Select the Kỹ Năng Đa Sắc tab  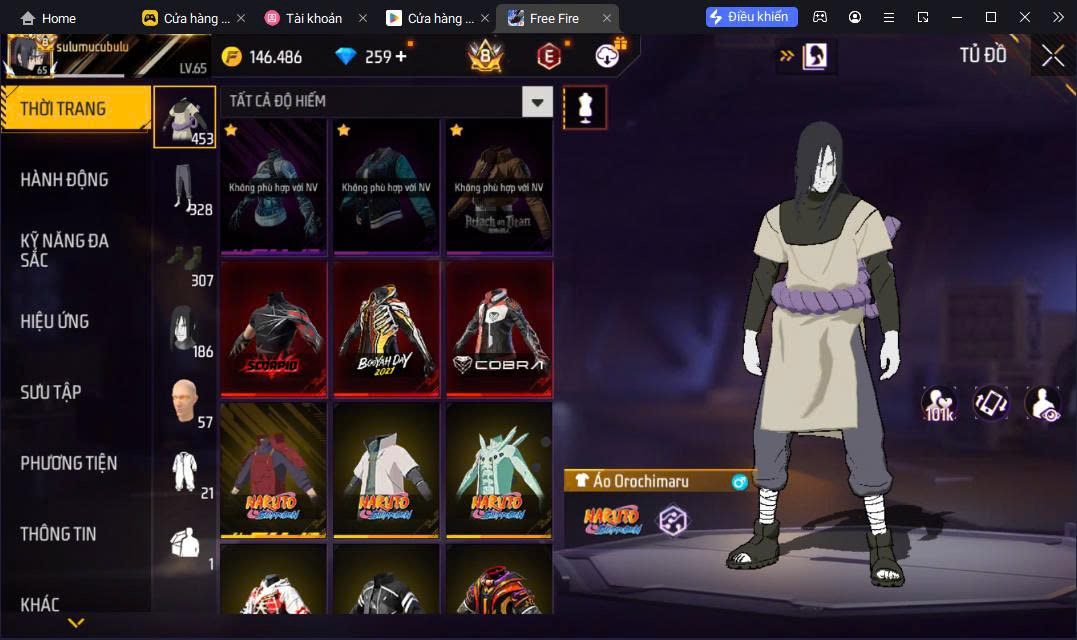[x=64, y=250]
